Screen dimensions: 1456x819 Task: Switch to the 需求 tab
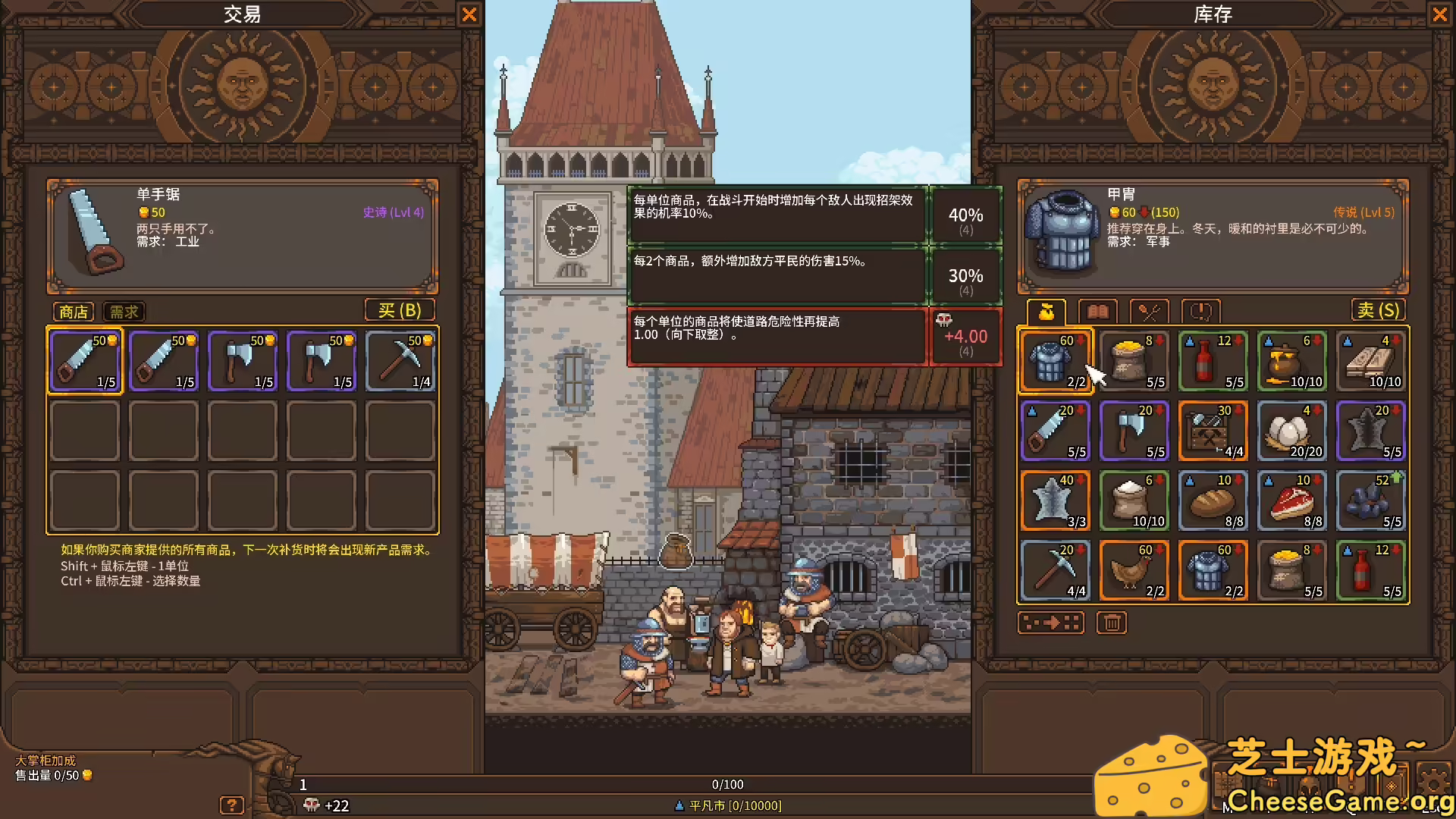tap(123, 311)
